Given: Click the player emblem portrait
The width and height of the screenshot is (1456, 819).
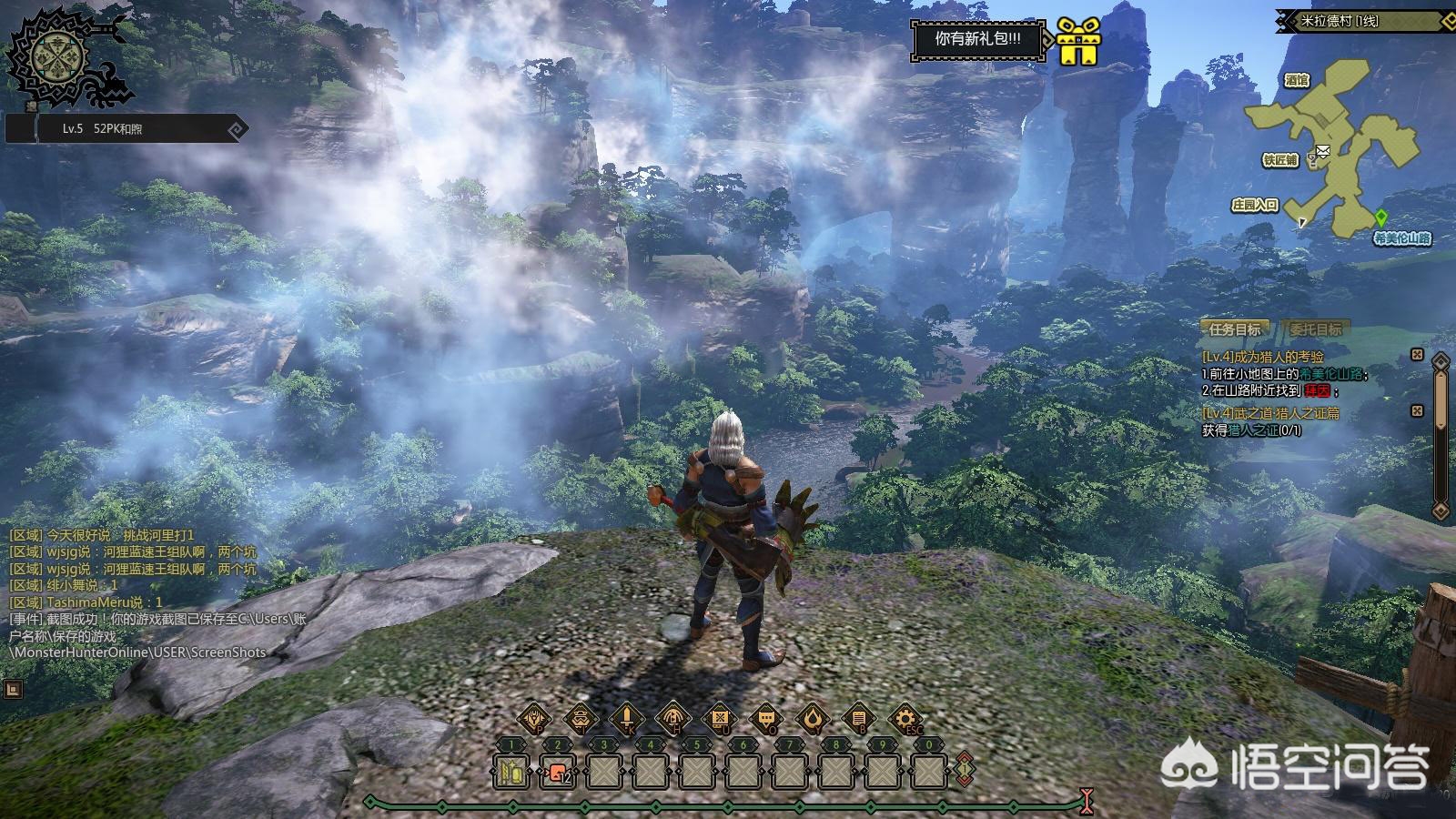Looking at the screenshot, I should 55,57.
